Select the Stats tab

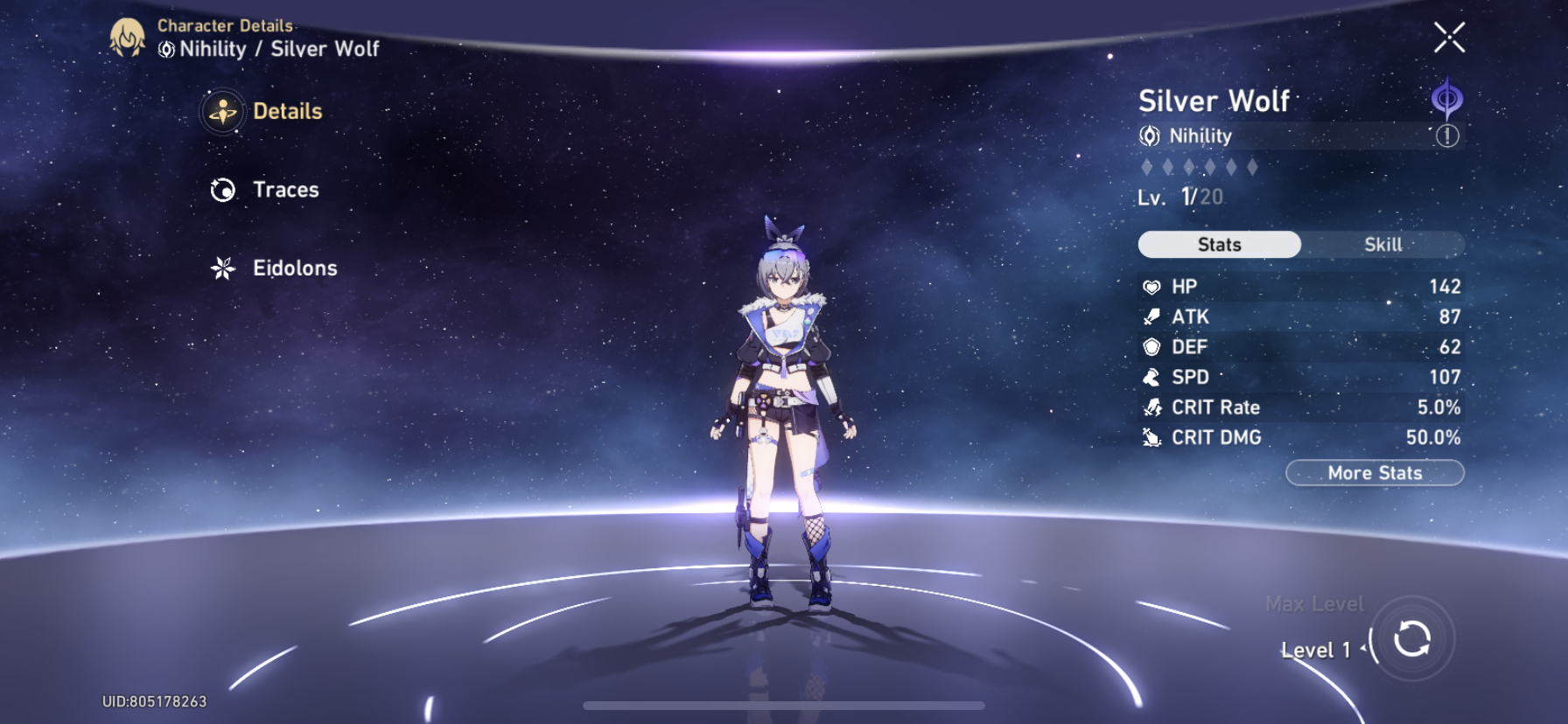(x=1218, y=245)
